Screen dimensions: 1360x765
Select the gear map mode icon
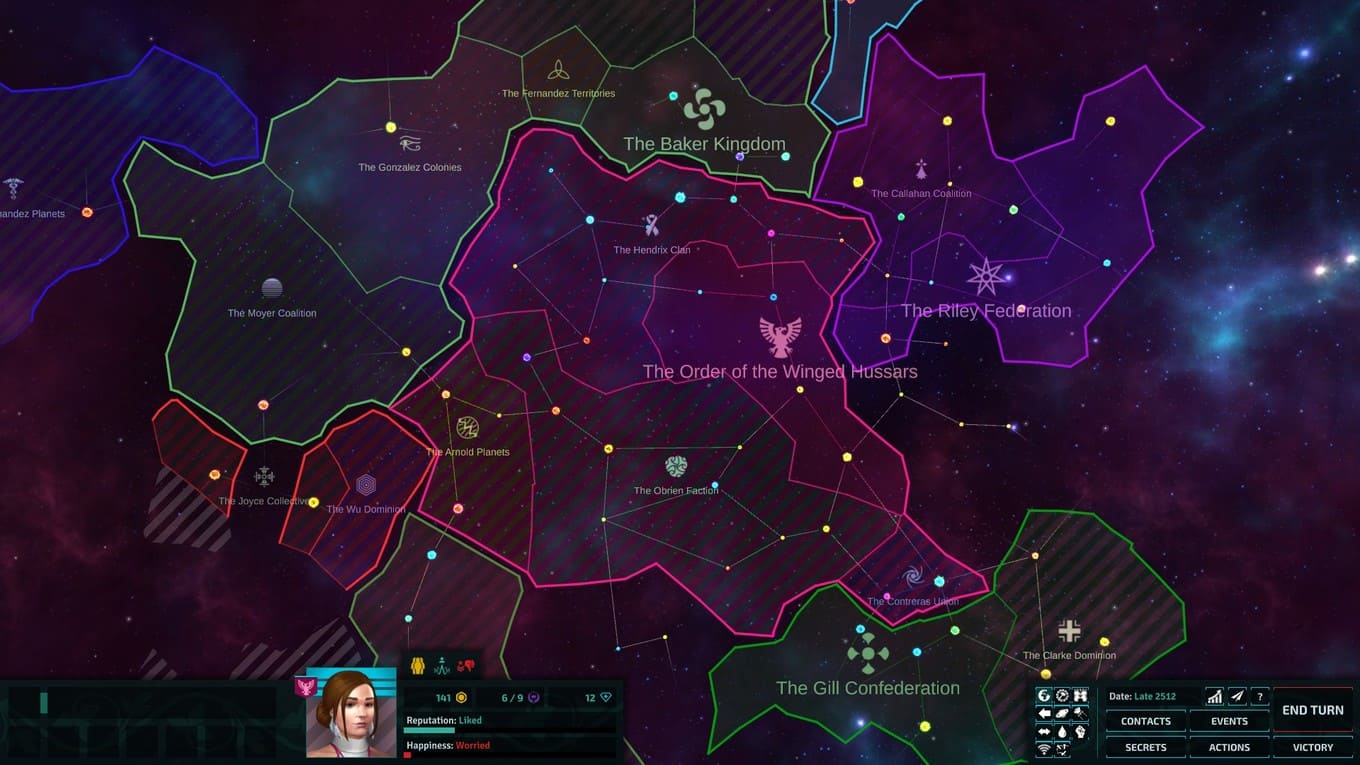pyautogui.click(x=1062, y=696)
